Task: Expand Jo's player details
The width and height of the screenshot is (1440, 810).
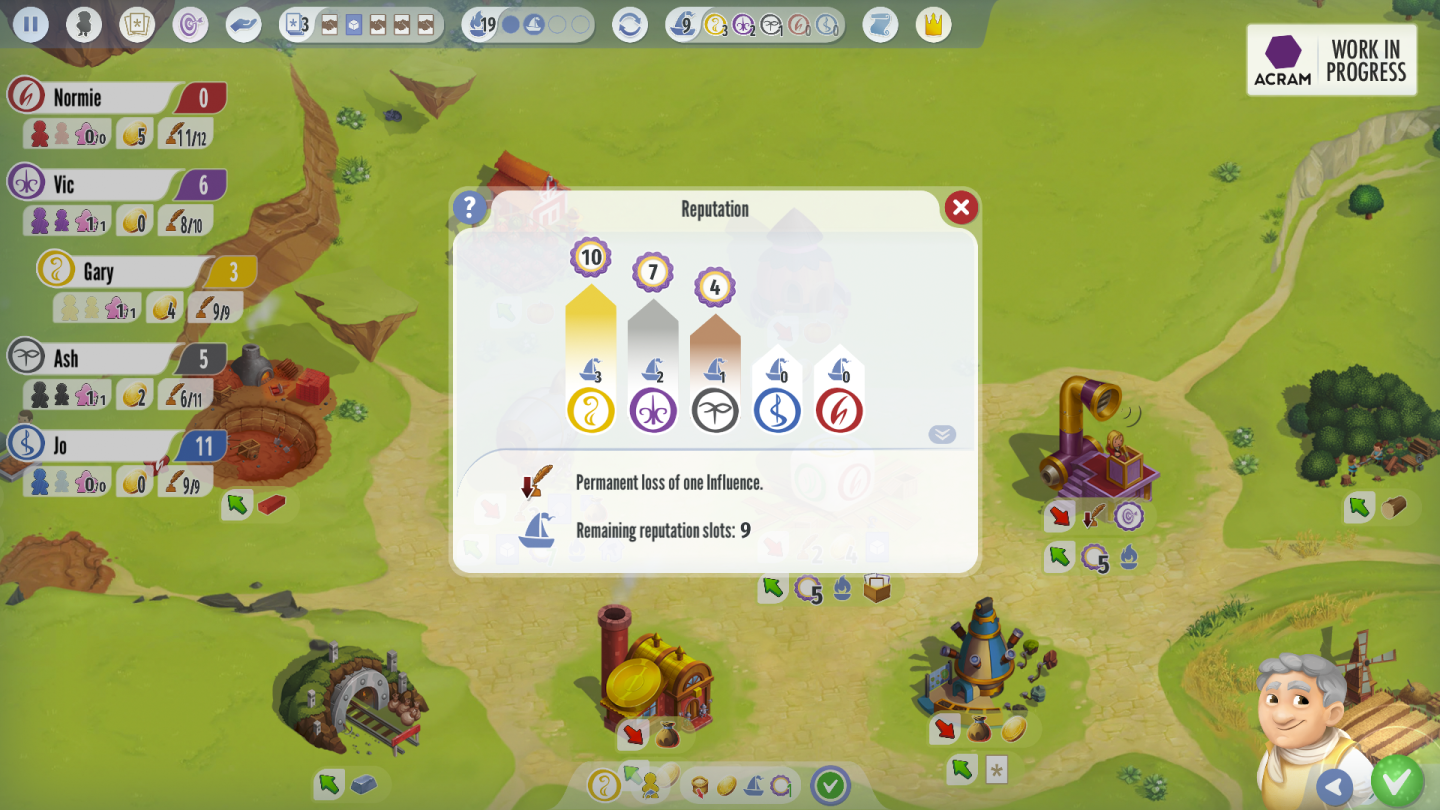Action: coord(100,445)
